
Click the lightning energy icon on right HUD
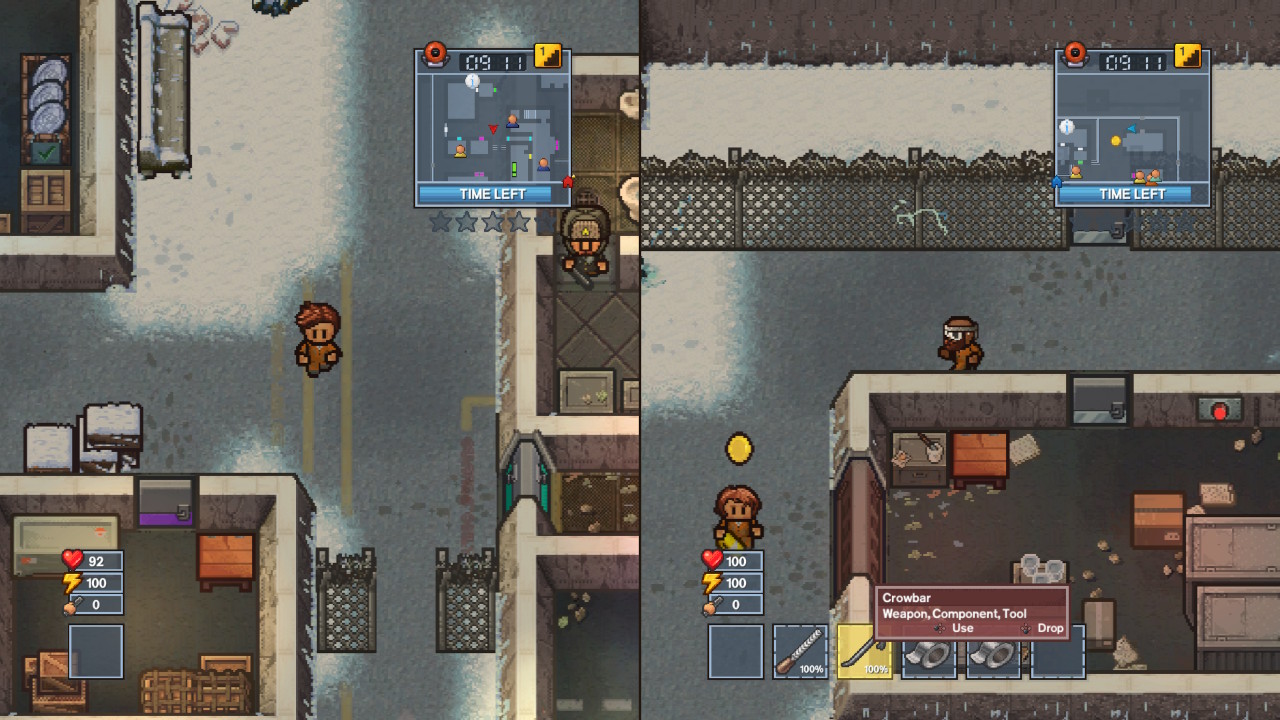[714, 582]
